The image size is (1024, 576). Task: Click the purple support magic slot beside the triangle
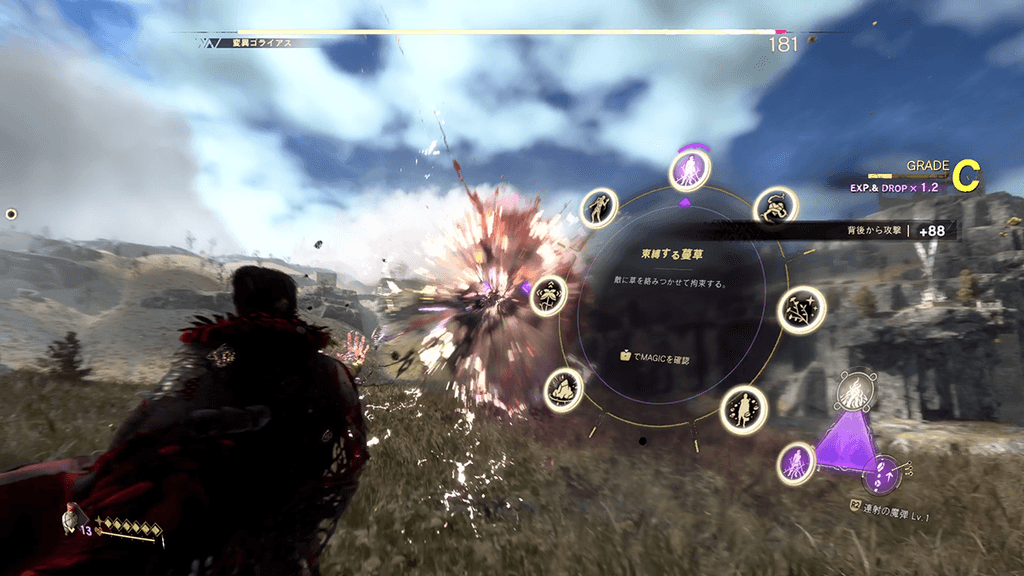pos(796,463)
